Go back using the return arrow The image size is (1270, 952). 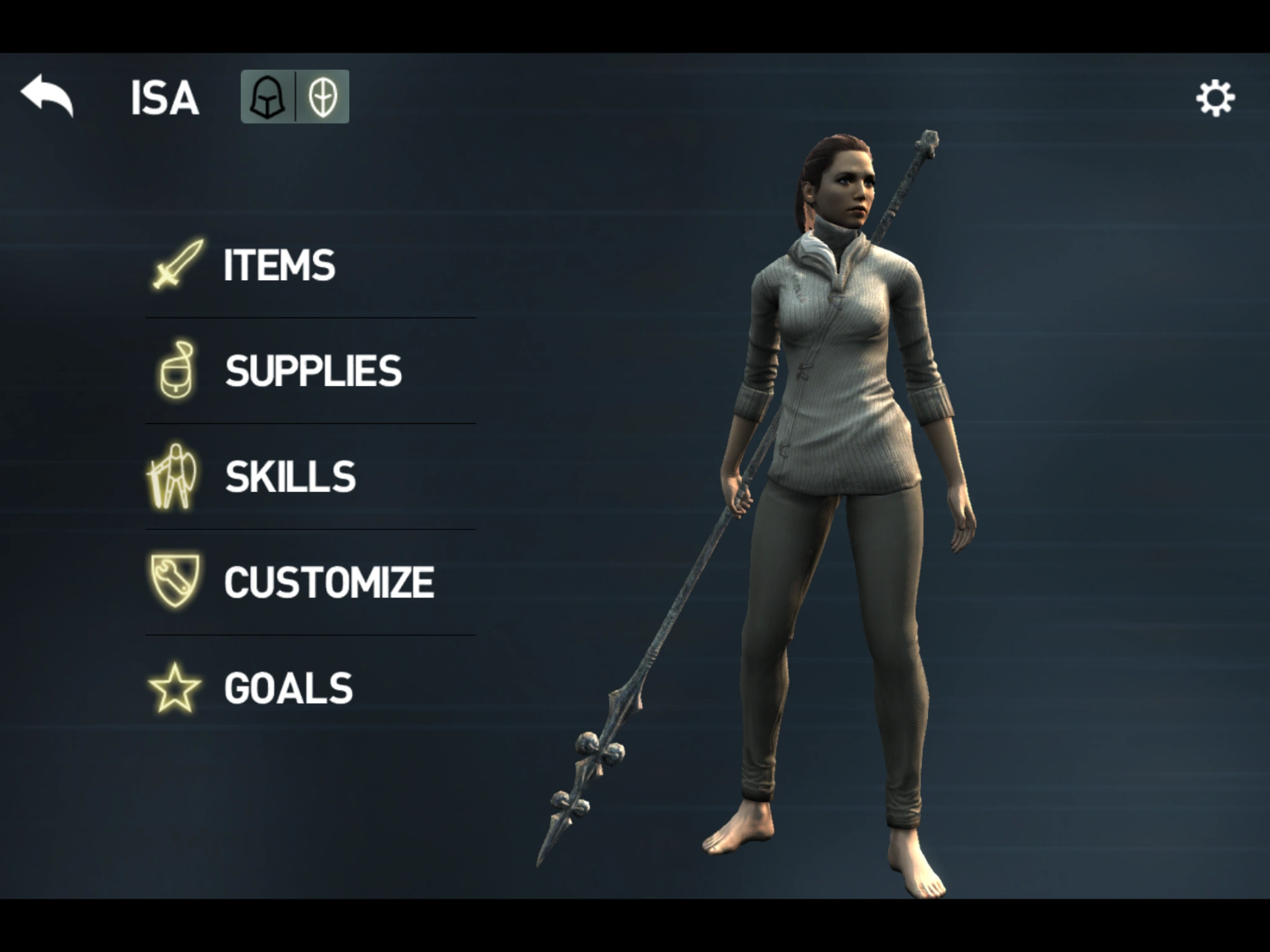(x=47, y=95)
